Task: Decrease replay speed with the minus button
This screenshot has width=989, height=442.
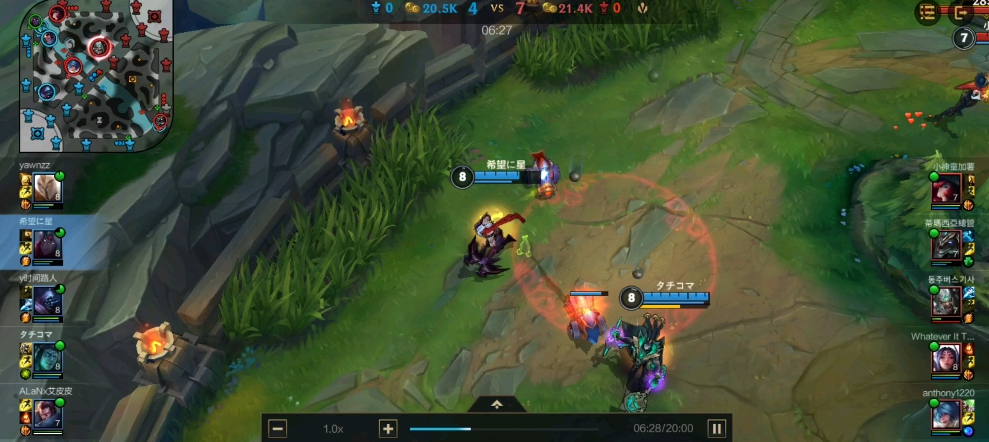Action: [x=278, y=429]
